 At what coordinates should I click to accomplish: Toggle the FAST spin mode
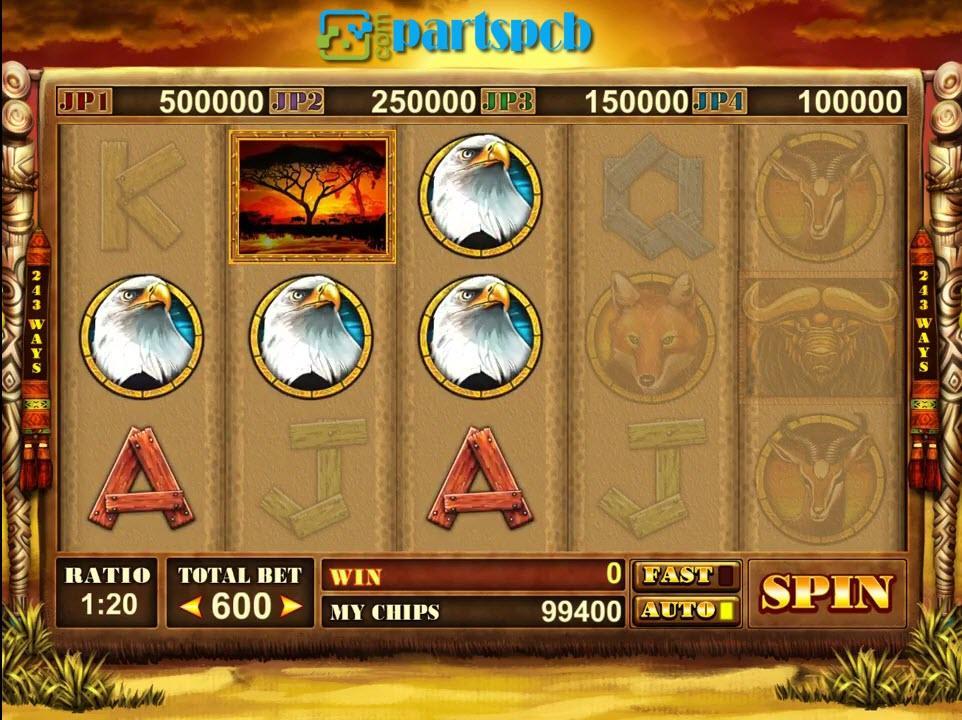[685, 576]
